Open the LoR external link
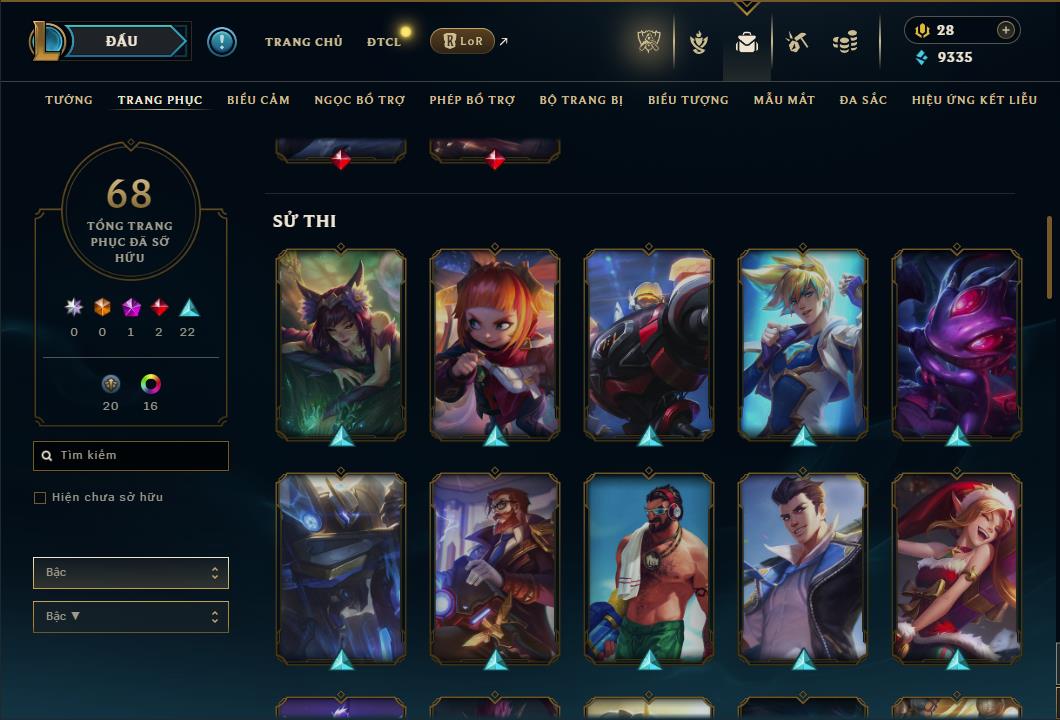This screenshot has width=1060, height=720. click(461, 41)
